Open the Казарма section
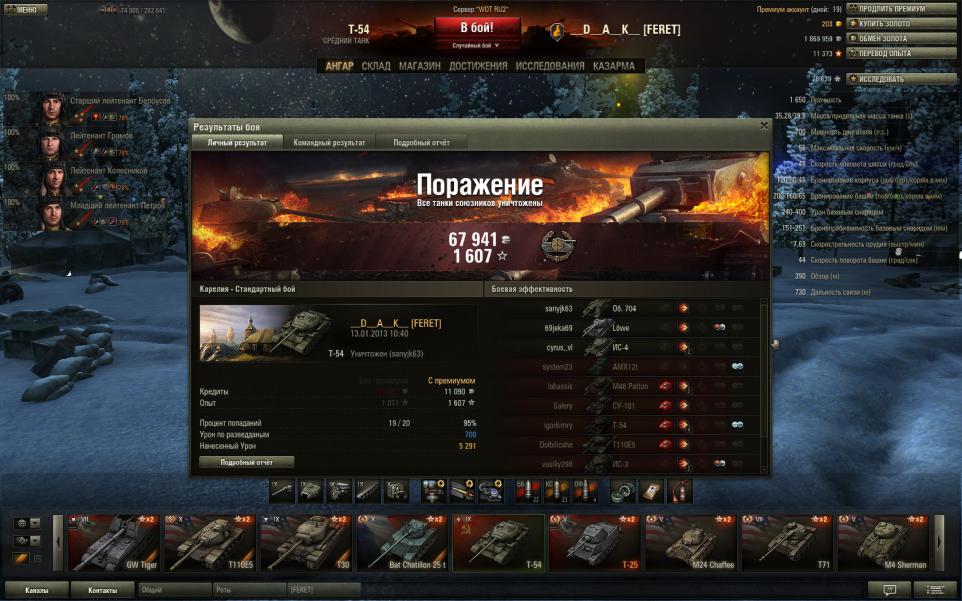Viewport: 962px width, 601px height. [613, 66]
